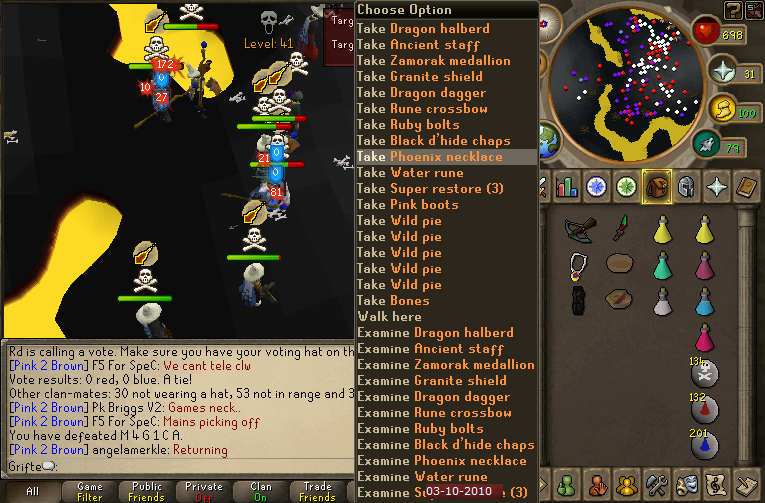Viewport: 765px width, 503px height.
Task: Switch chat to the All tab
Action: [x=32, y=491]
